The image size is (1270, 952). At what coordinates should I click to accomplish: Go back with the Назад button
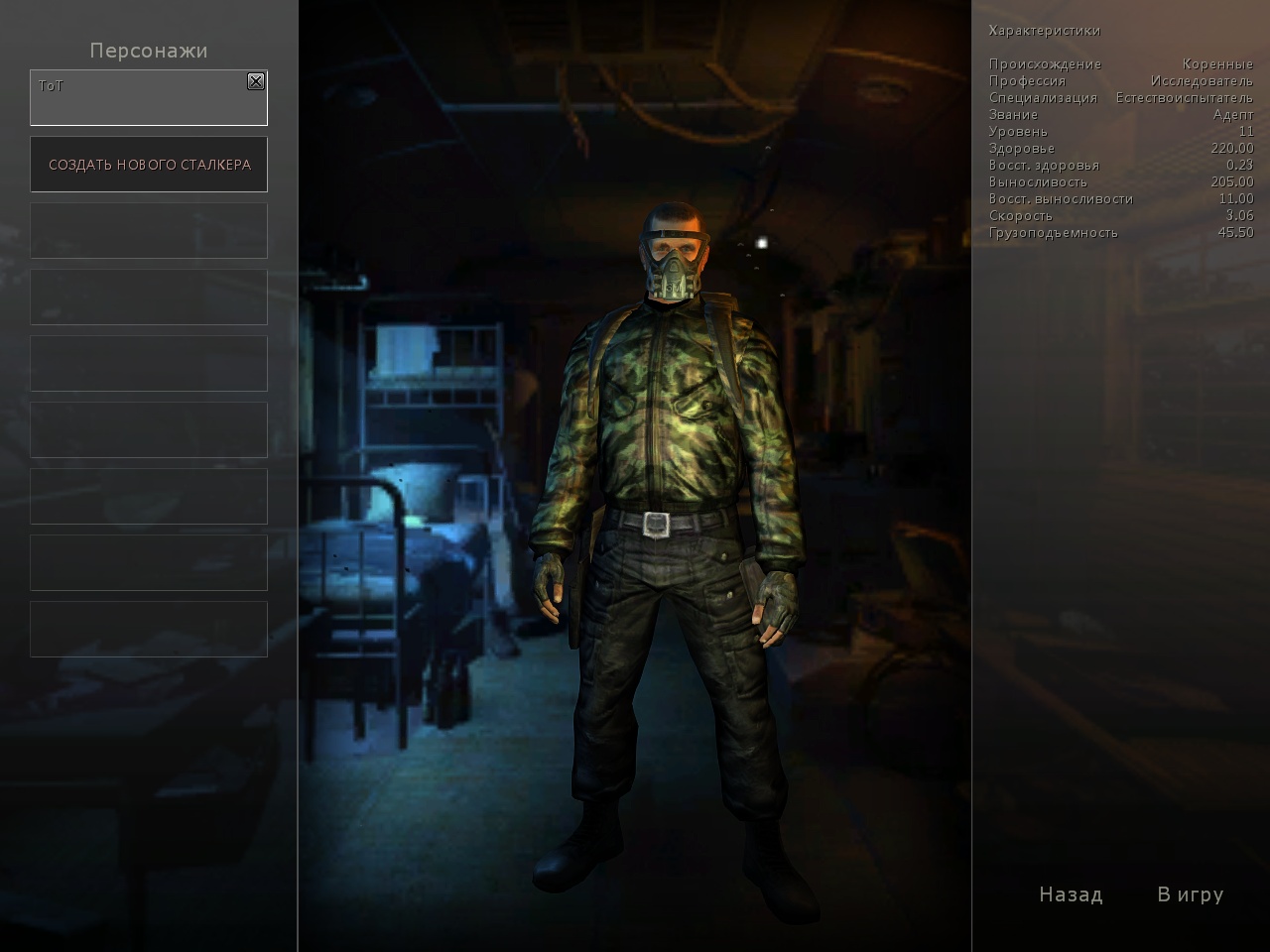[x=1071, y=894]
